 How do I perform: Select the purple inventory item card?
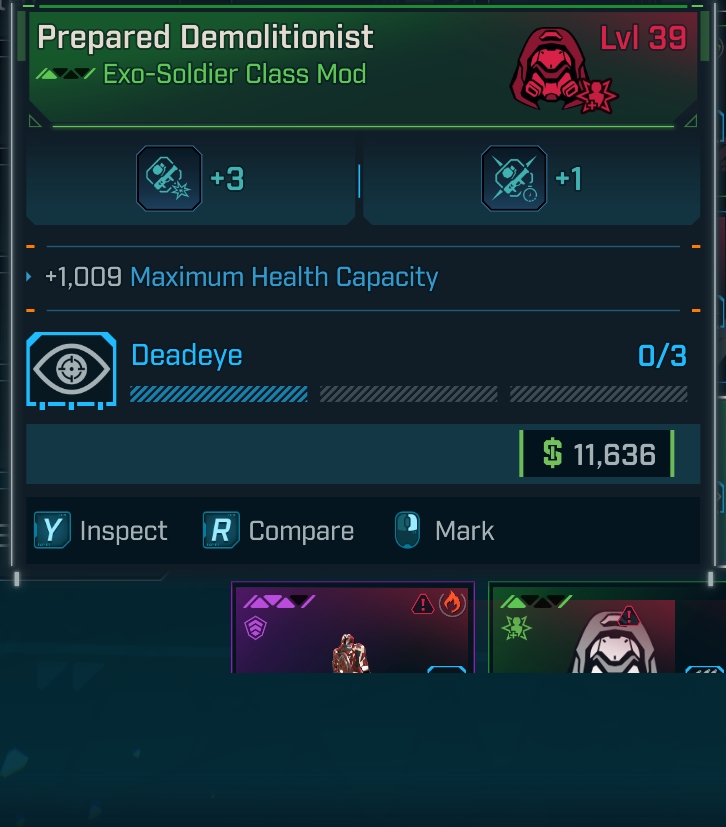pos(352,628)
